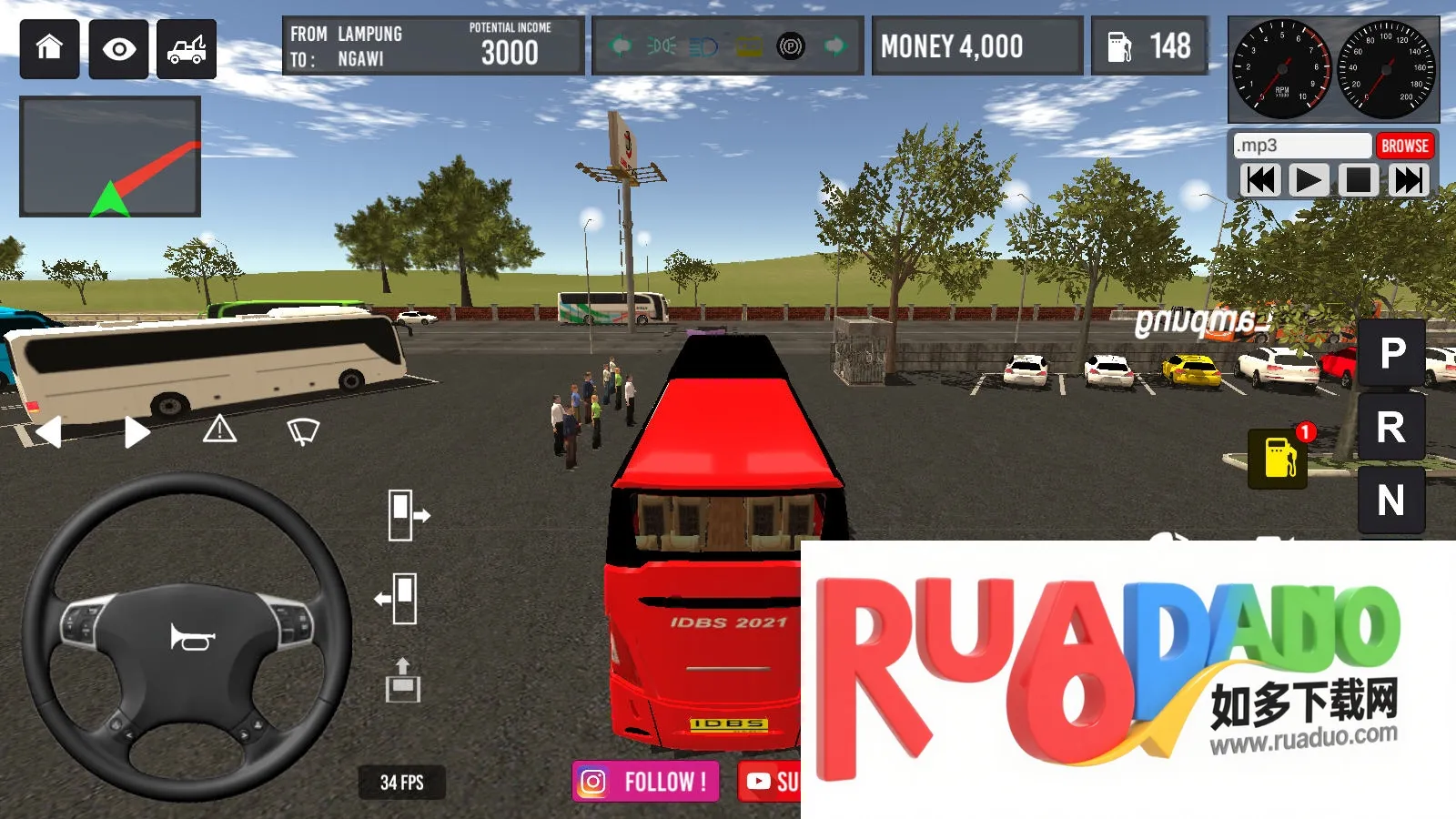
Task: Go to the home menu
Action: click(50, 48)
